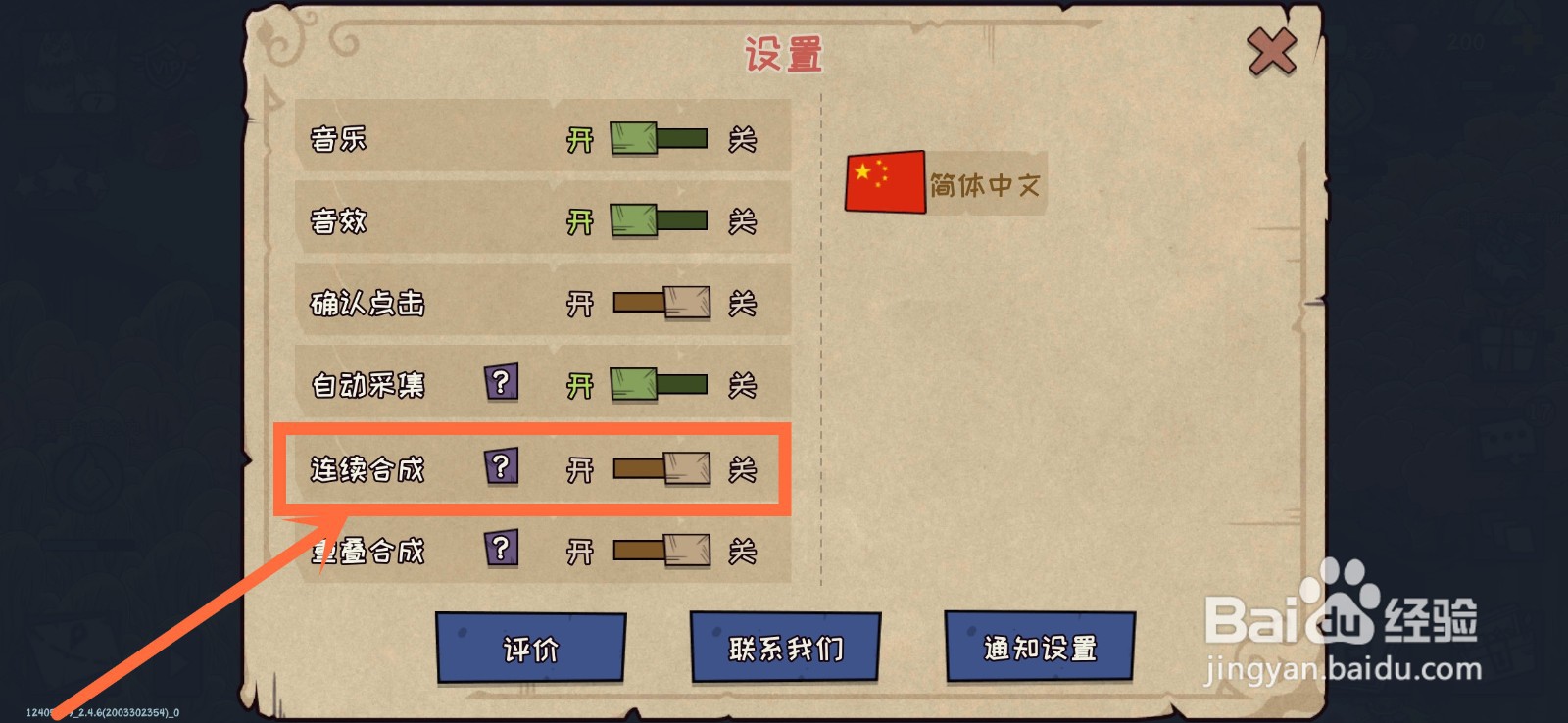
Task: Open help for the 连续合成 option
Action: point(502,469)
